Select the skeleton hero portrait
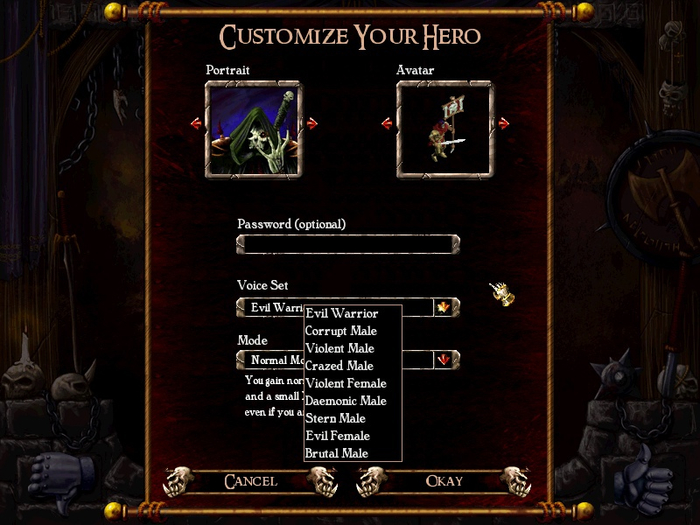Viewport: 700px width, 525px height. point(254,129)
